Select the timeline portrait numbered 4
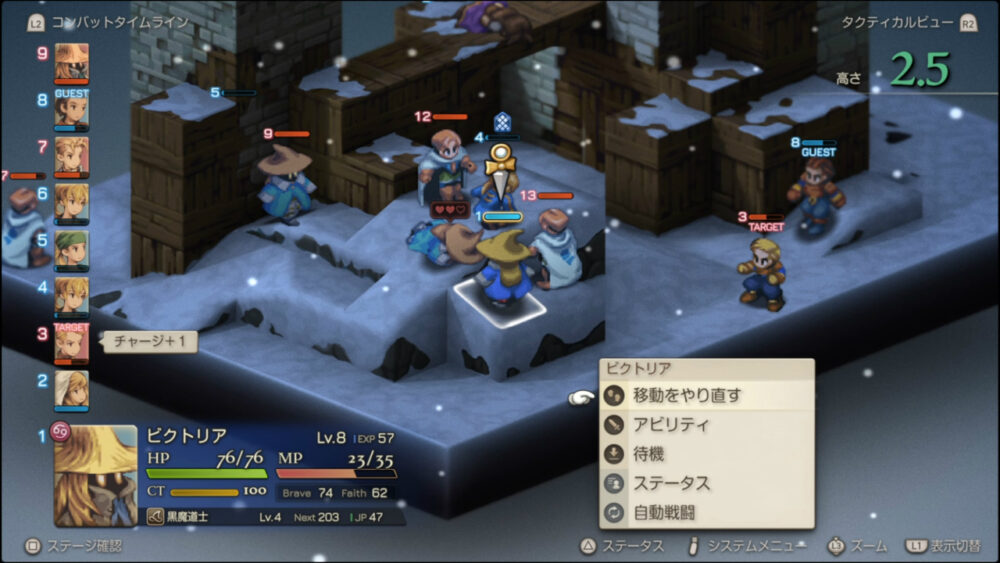 [x=71, y=295]
